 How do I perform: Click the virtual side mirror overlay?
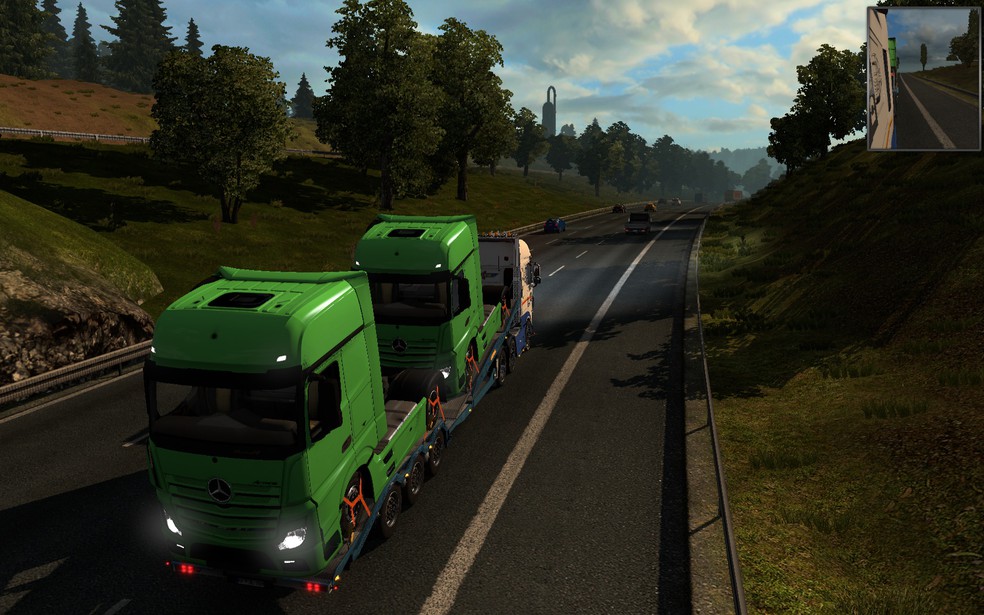[x=923, y=79]
